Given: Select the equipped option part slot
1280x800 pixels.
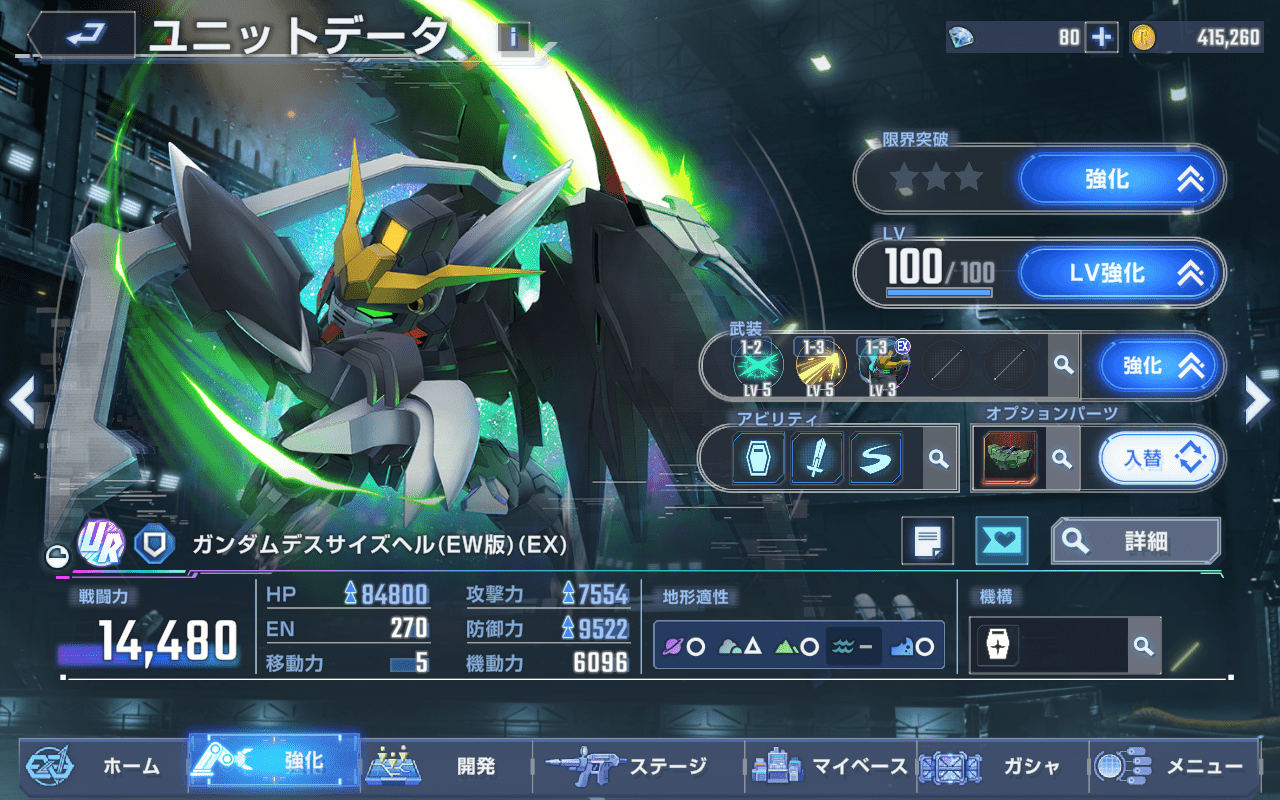Looking at the screenshot, I should tap(1009, 459).
